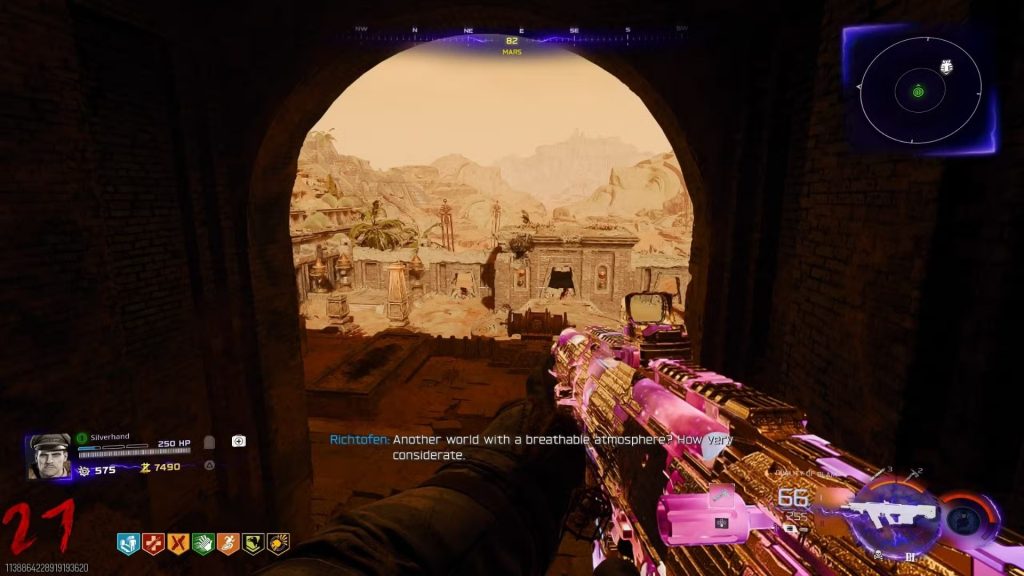The image size is (1024, 576).
Task: Click the Silverhand character portrait
Action: pos(50,456)
